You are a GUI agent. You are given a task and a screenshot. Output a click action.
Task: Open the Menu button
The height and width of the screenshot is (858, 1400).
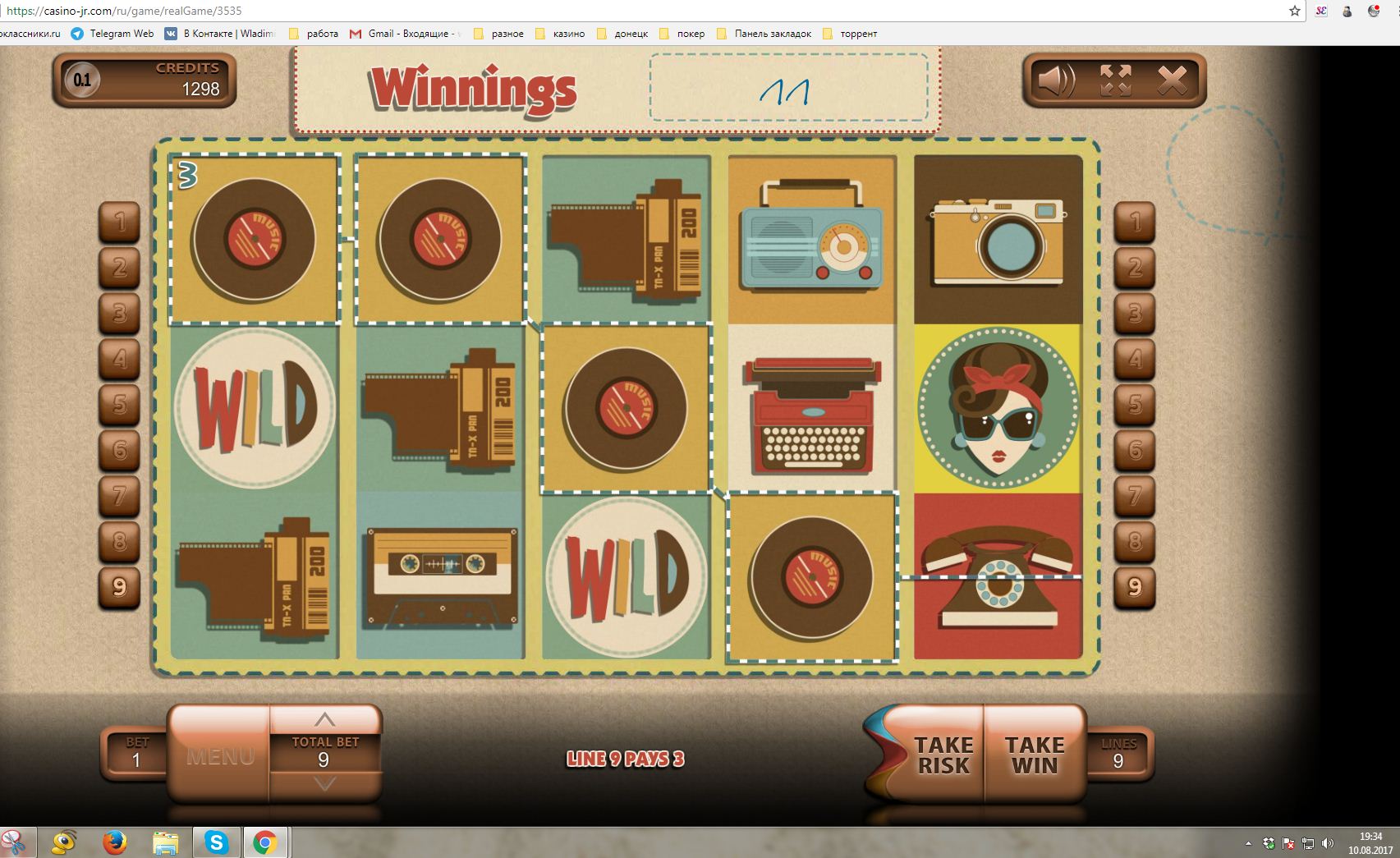tap(219, 755)
